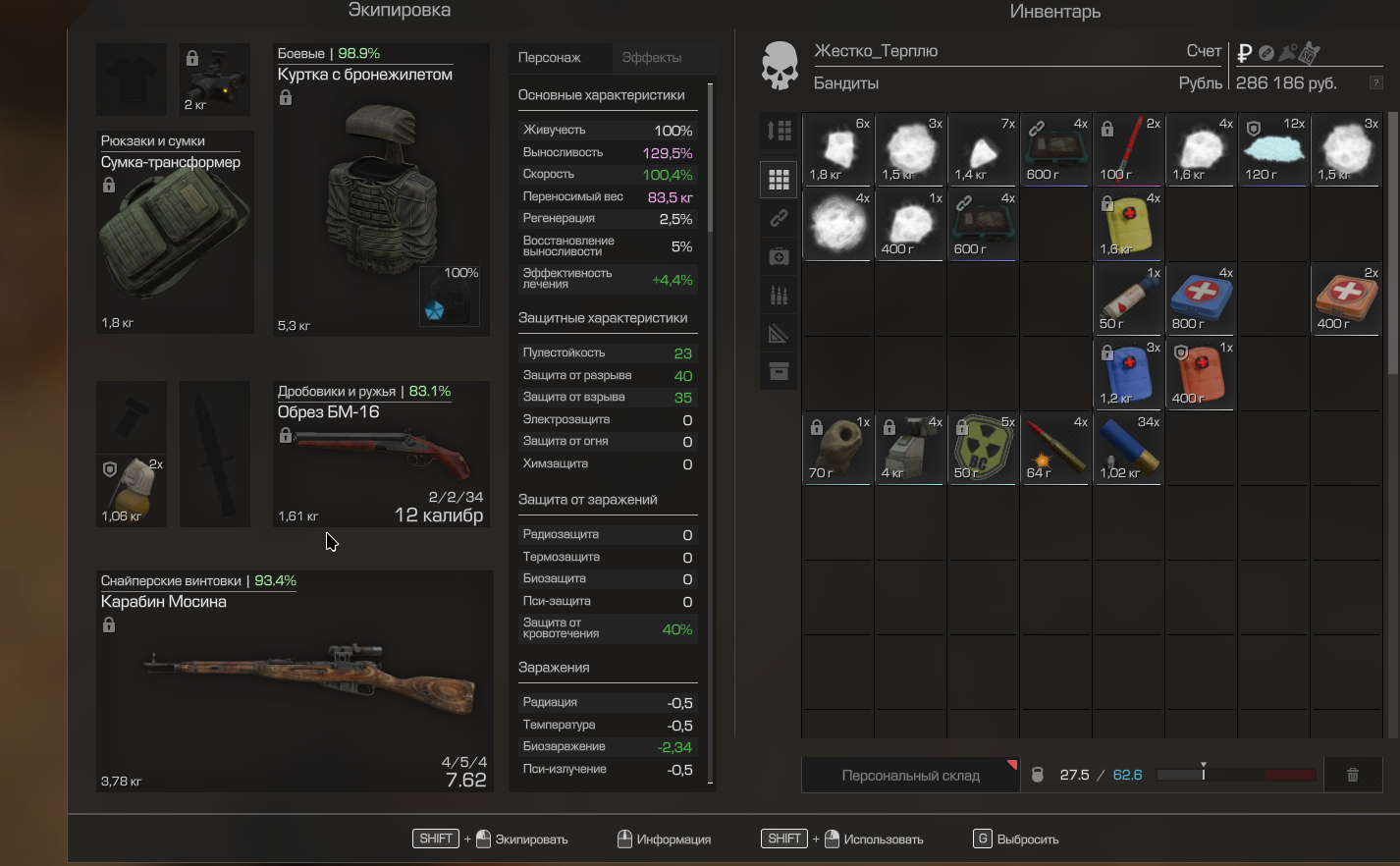Select the blue shotgun shells stack

coord(1127,449)
